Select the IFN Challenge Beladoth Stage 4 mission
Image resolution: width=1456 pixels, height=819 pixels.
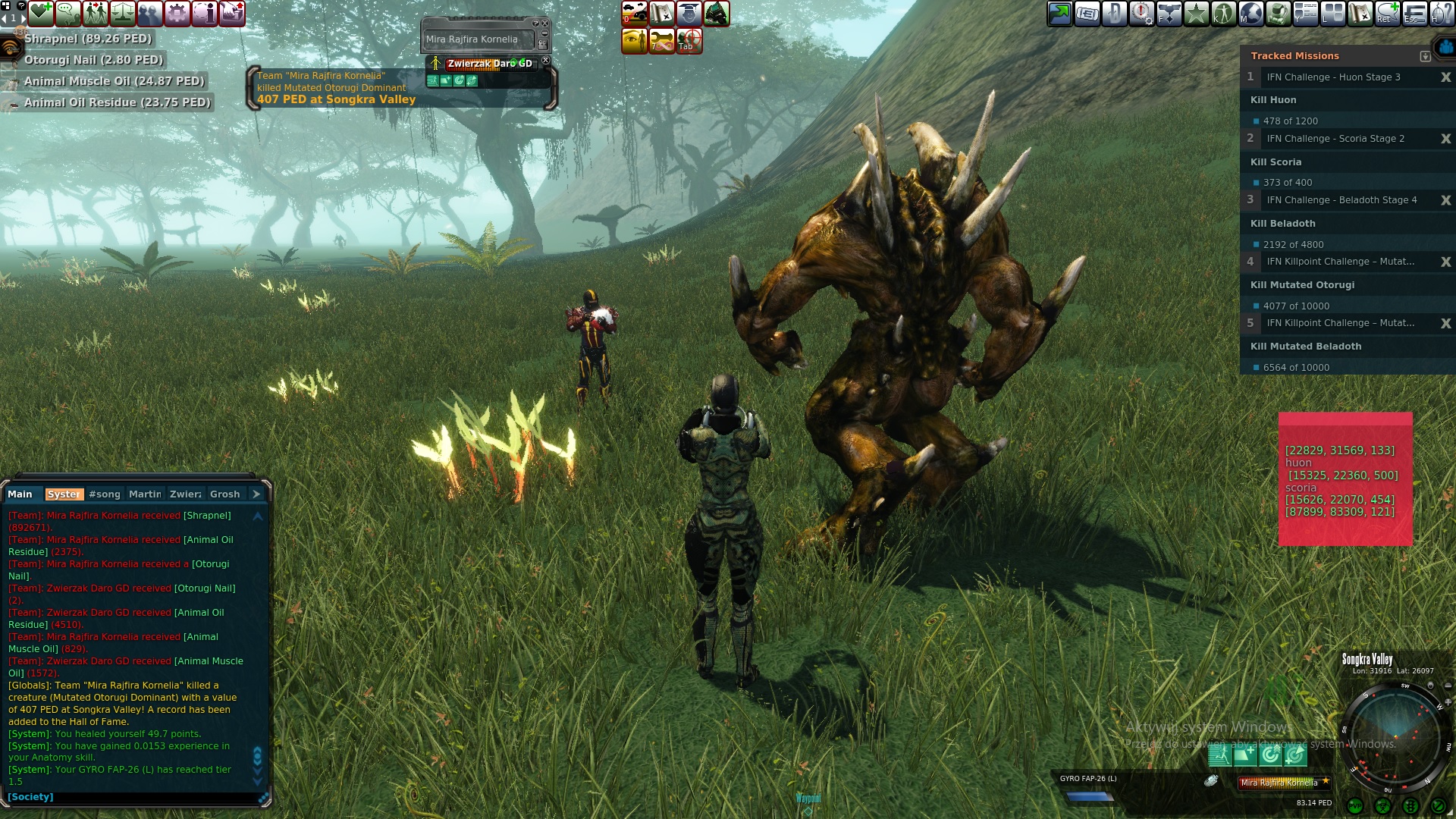click(1341, 200)
